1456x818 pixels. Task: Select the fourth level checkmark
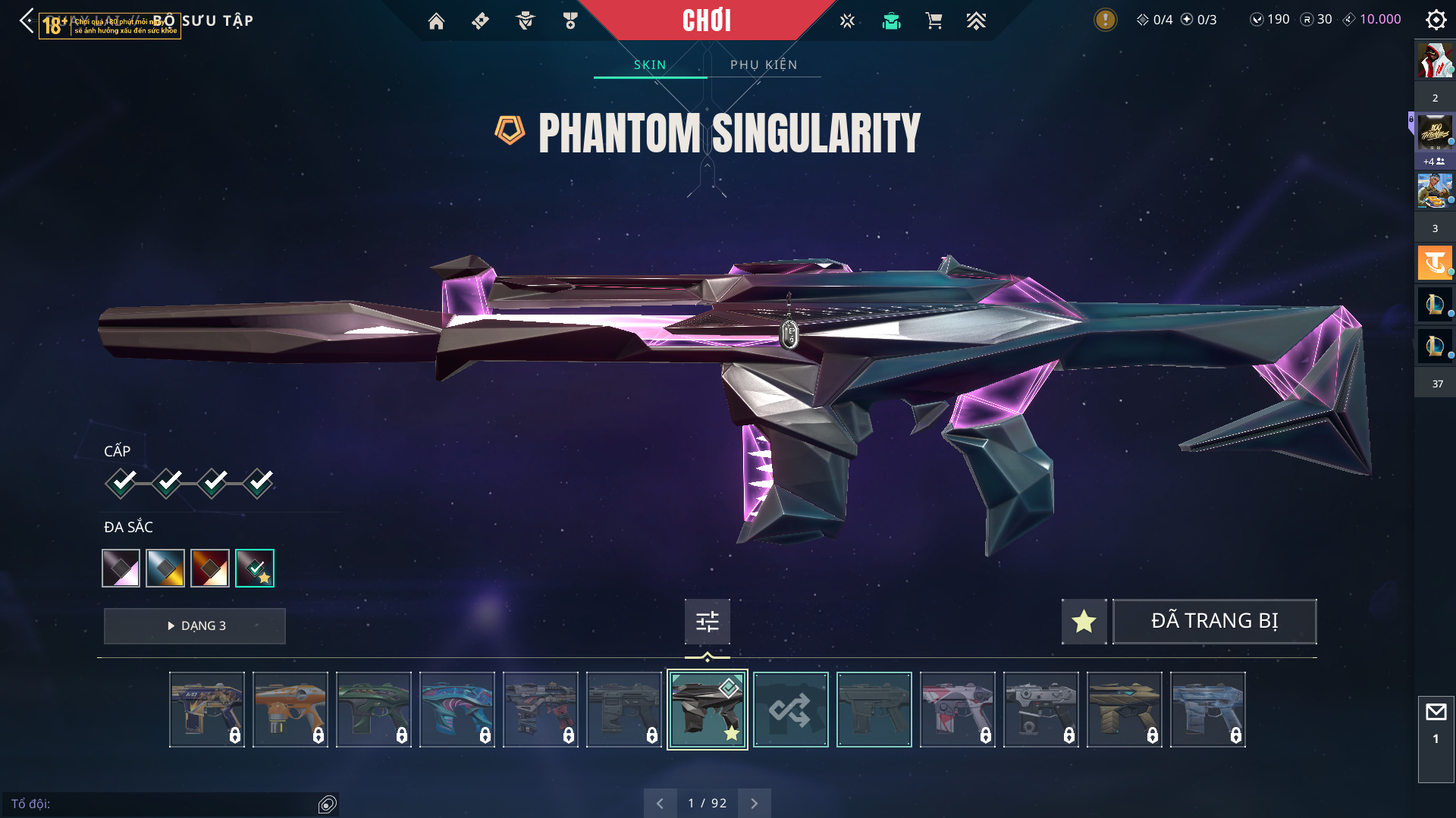click(259, 482)
